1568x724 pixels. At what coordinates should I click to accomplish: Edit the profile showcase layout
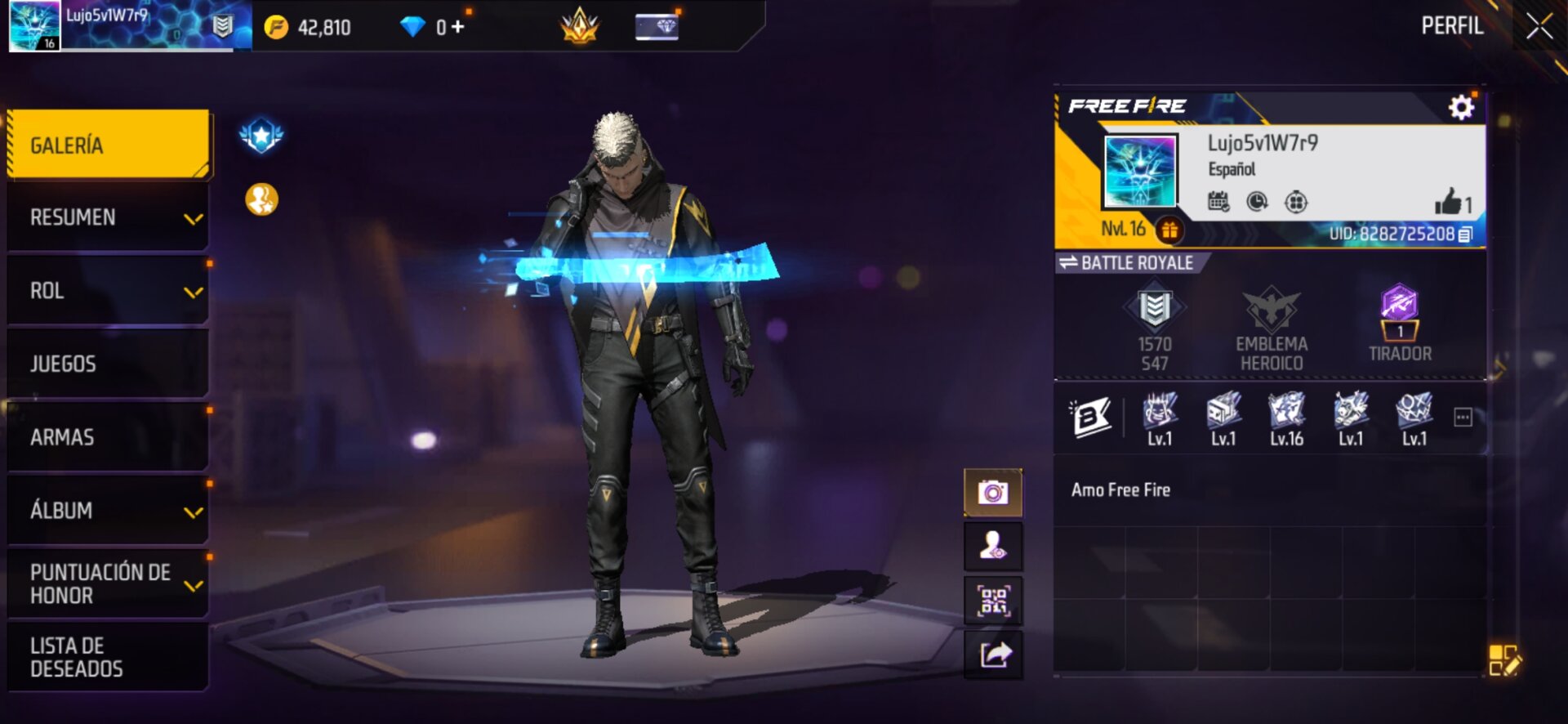click(x=1503, y=660)
